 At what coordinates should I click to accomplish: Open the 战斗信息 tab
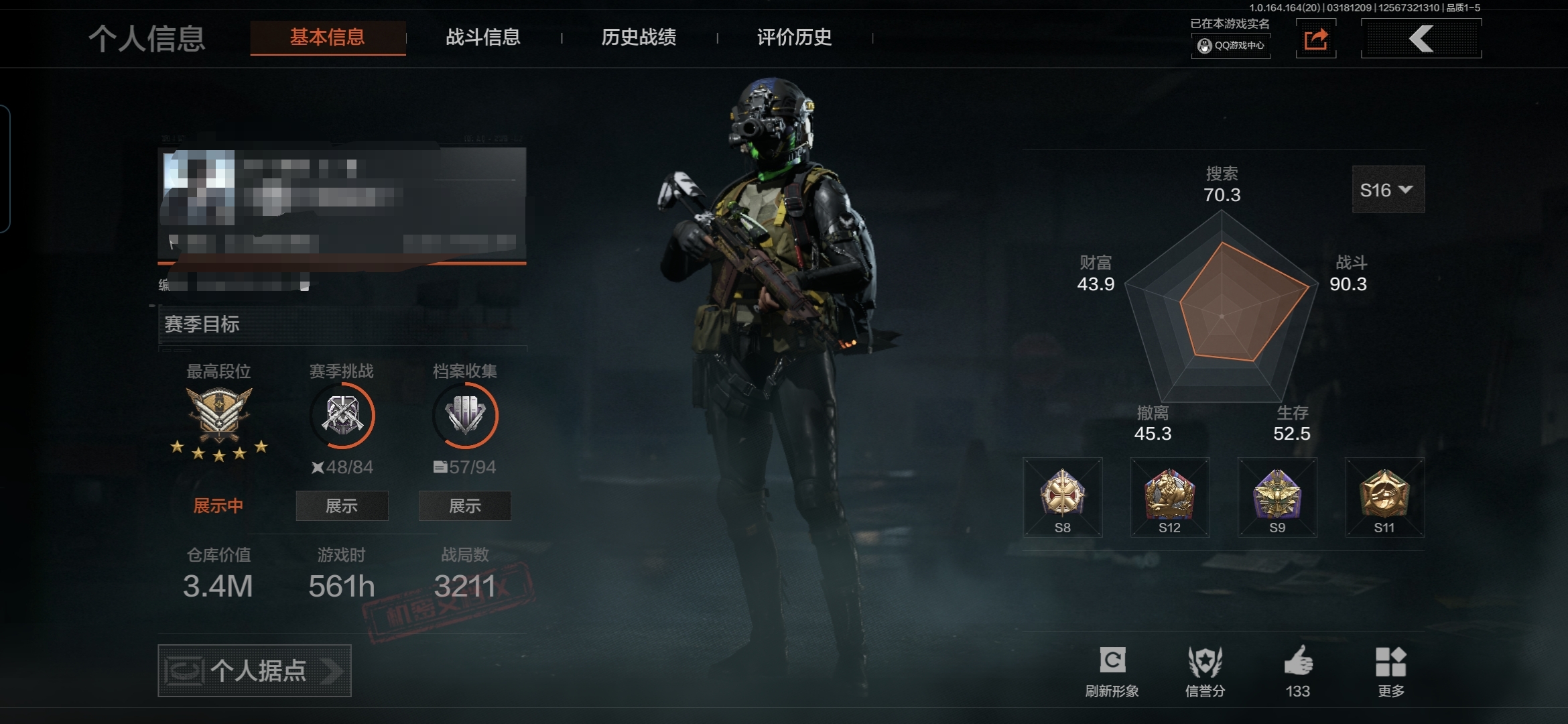point(483,38)
